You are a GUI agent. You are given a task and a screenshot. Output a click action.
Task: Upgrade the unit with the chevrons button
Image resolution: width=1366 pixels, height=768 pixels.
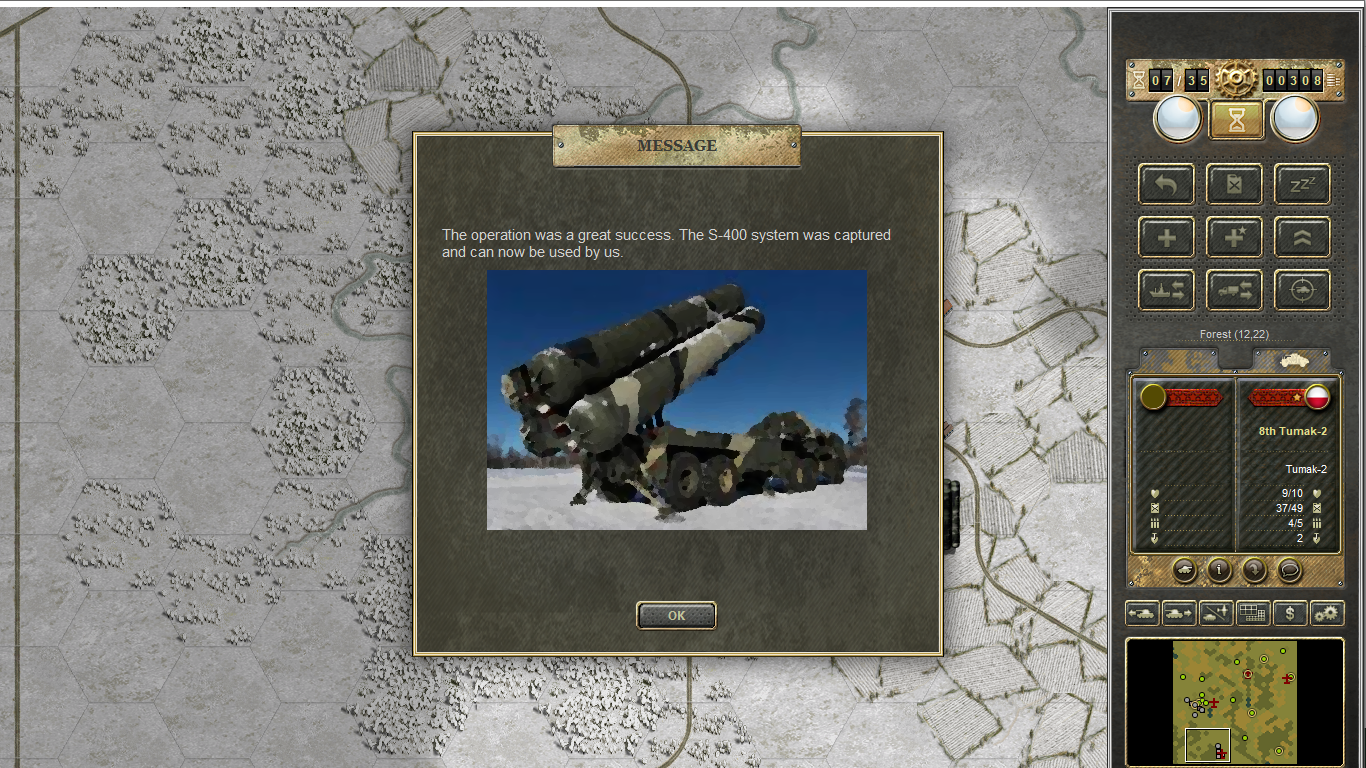pos(1302,238)
